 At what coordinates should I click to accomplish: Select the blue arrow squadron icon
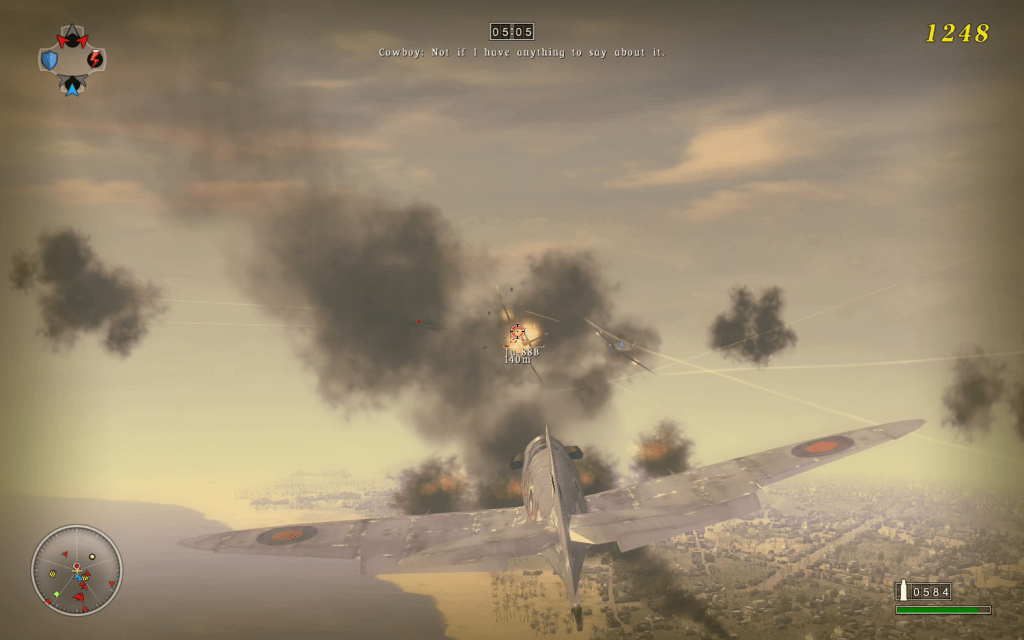(72, 87)
